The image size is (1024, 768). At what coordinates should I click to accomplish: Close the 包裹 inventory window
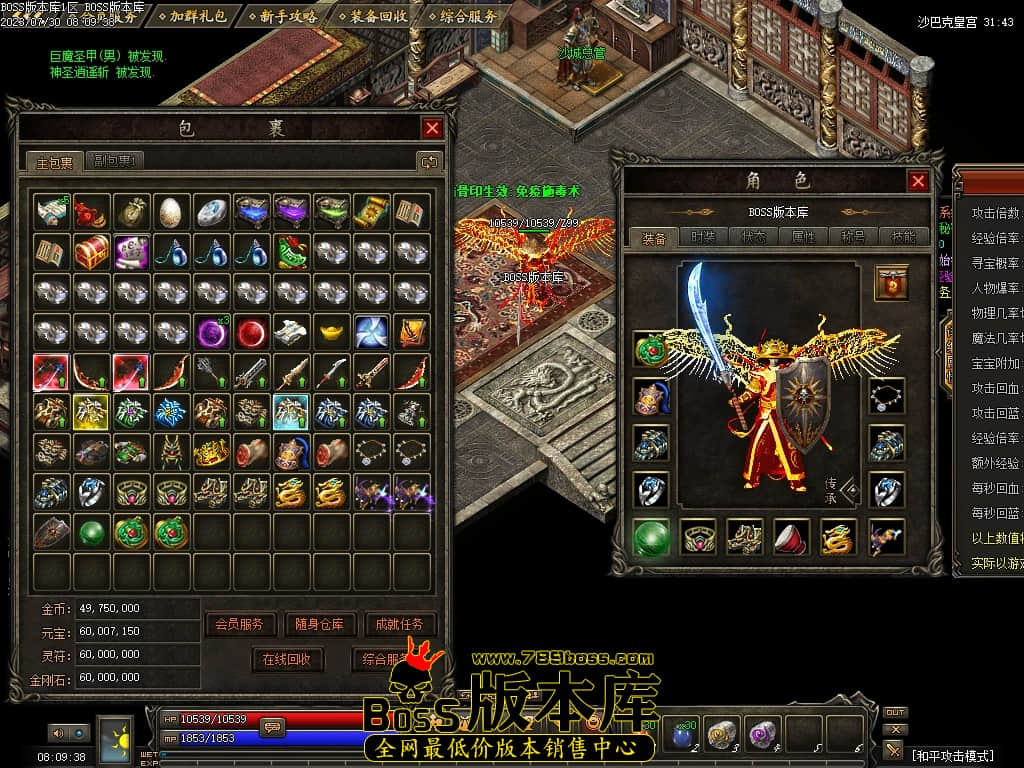[432, 128]
